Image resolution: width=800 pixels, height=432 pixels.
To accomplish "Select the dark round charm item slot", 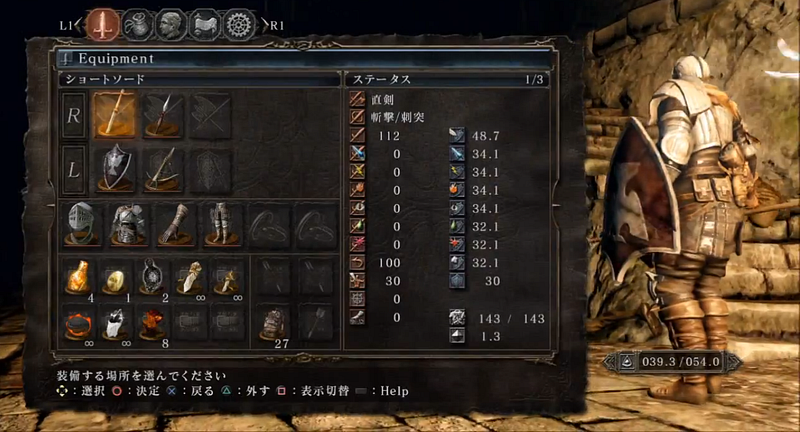I will click(x=154, y=276).
